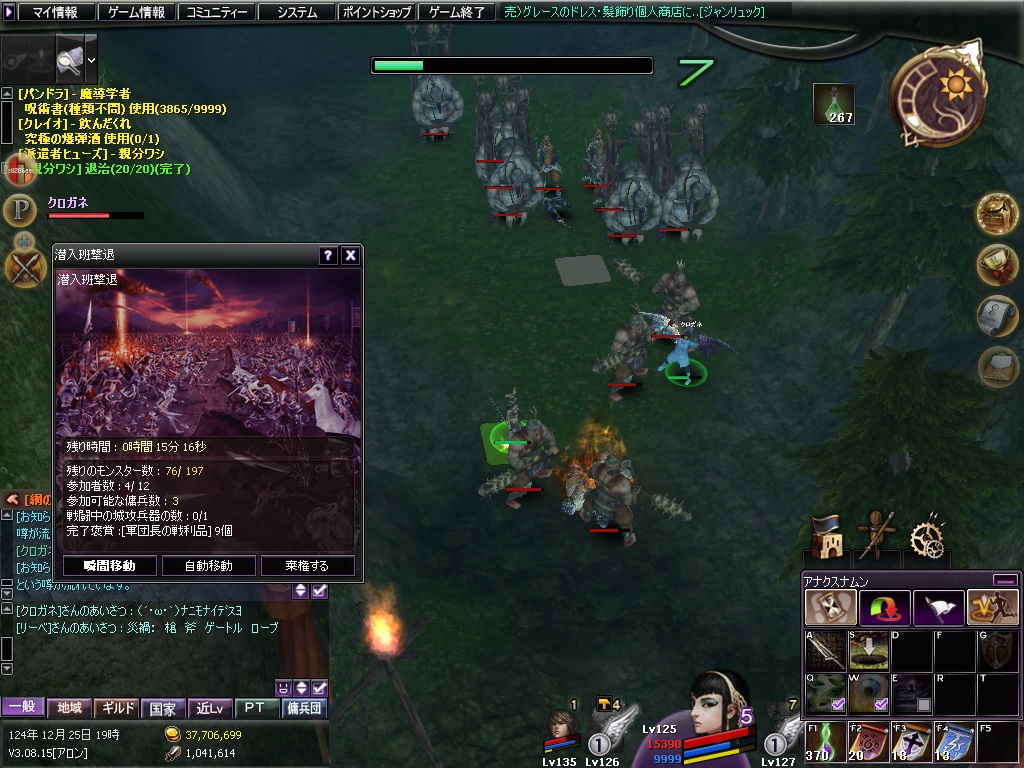1024x768 pixels.
Task: Use the green potion with count 267
Action: pyautogui.click(x=833, y=103)
